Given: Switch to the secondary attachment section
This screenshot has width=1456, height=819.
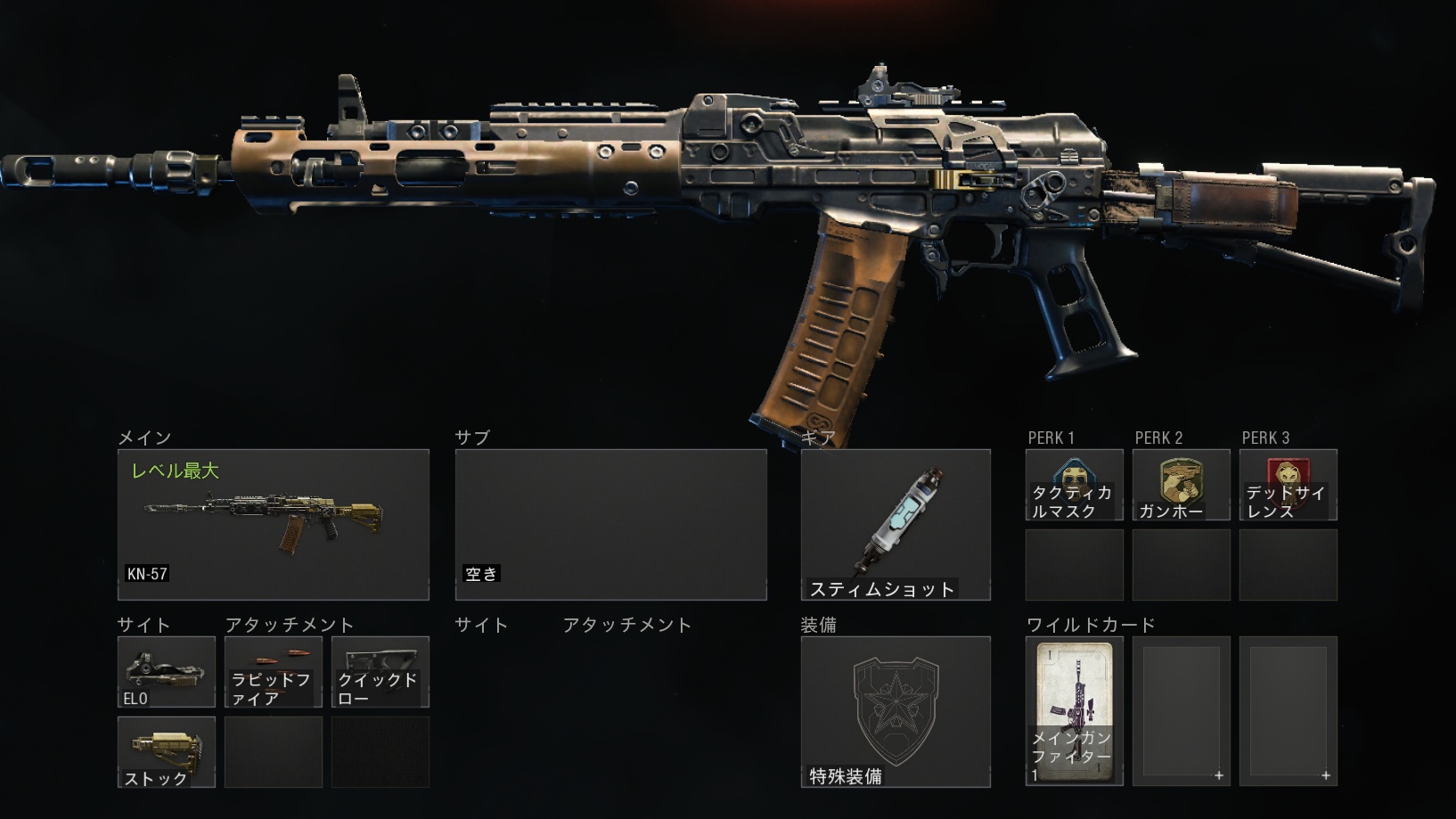Looking at the screenshot, I should point(626,625).
